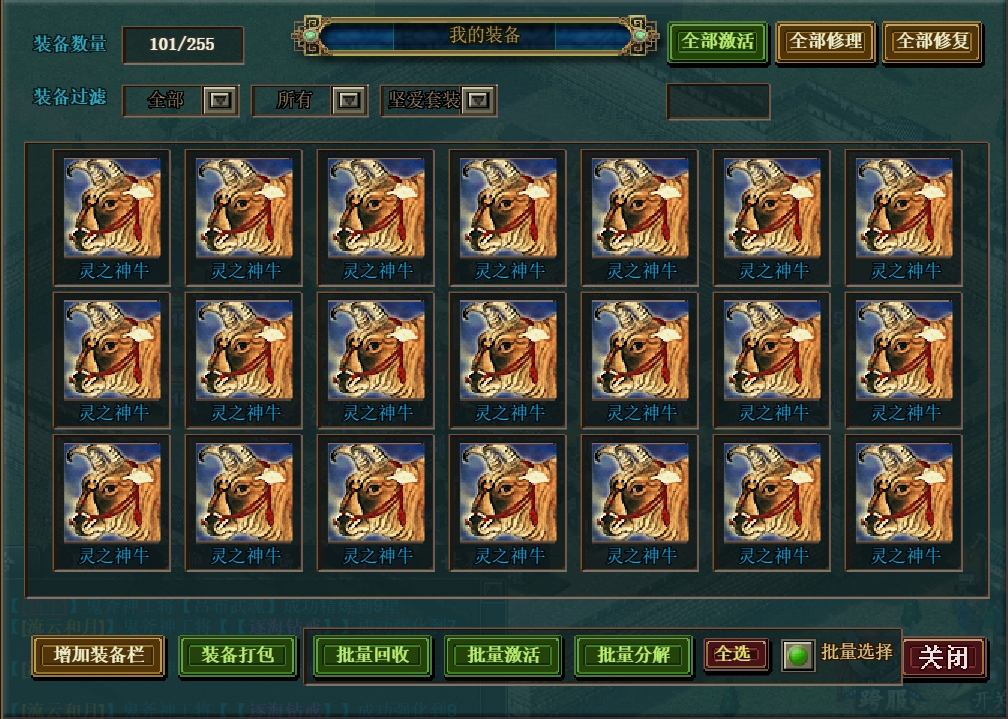The image size is (1008, 719).
Task: Open the 全部 filter dropdown
Action: (220, 100)
